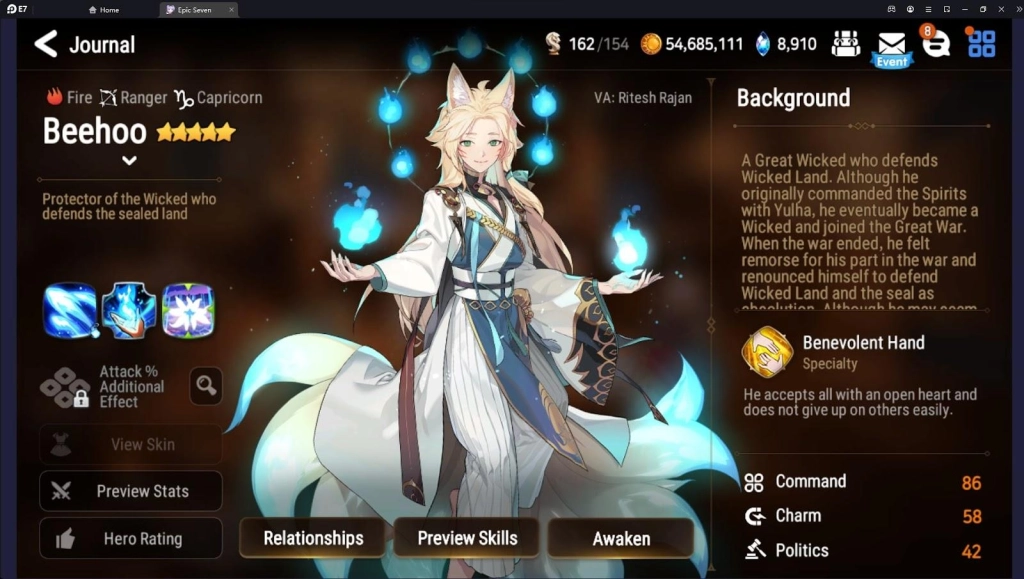The width and height of the screenshot is (1024, 579).
Task: Open Preview Stats
Action: [x=131, y=491]
